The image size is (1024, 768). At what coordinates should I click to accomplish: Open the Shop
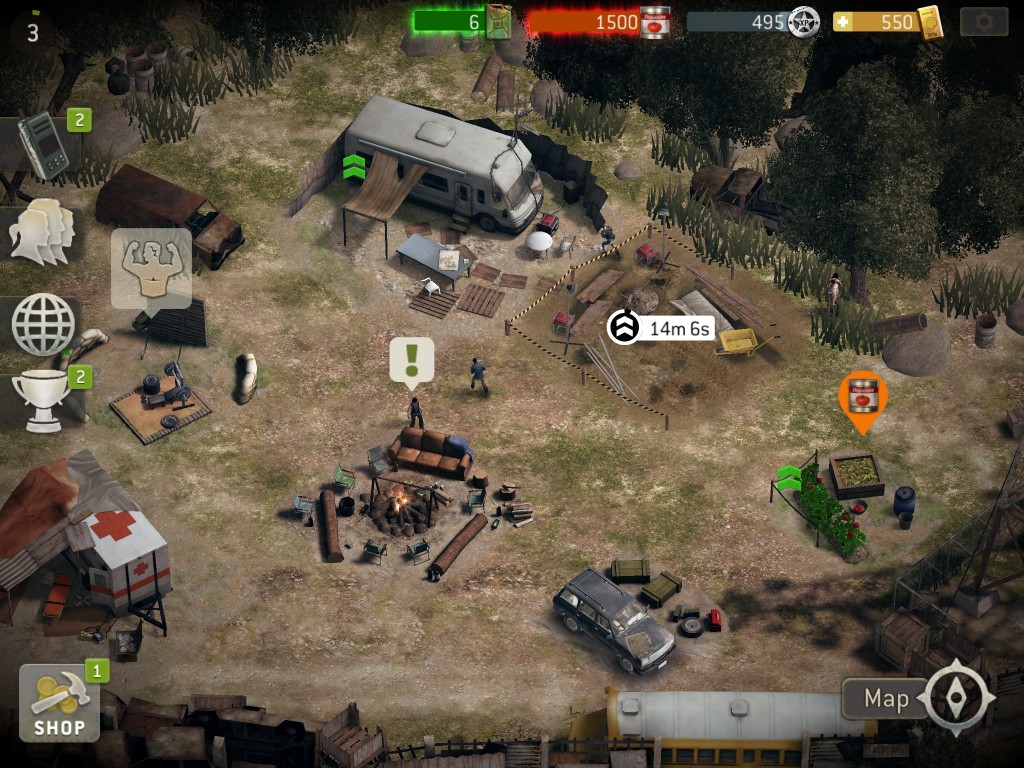pyautogui.click(x=59, y=703)
